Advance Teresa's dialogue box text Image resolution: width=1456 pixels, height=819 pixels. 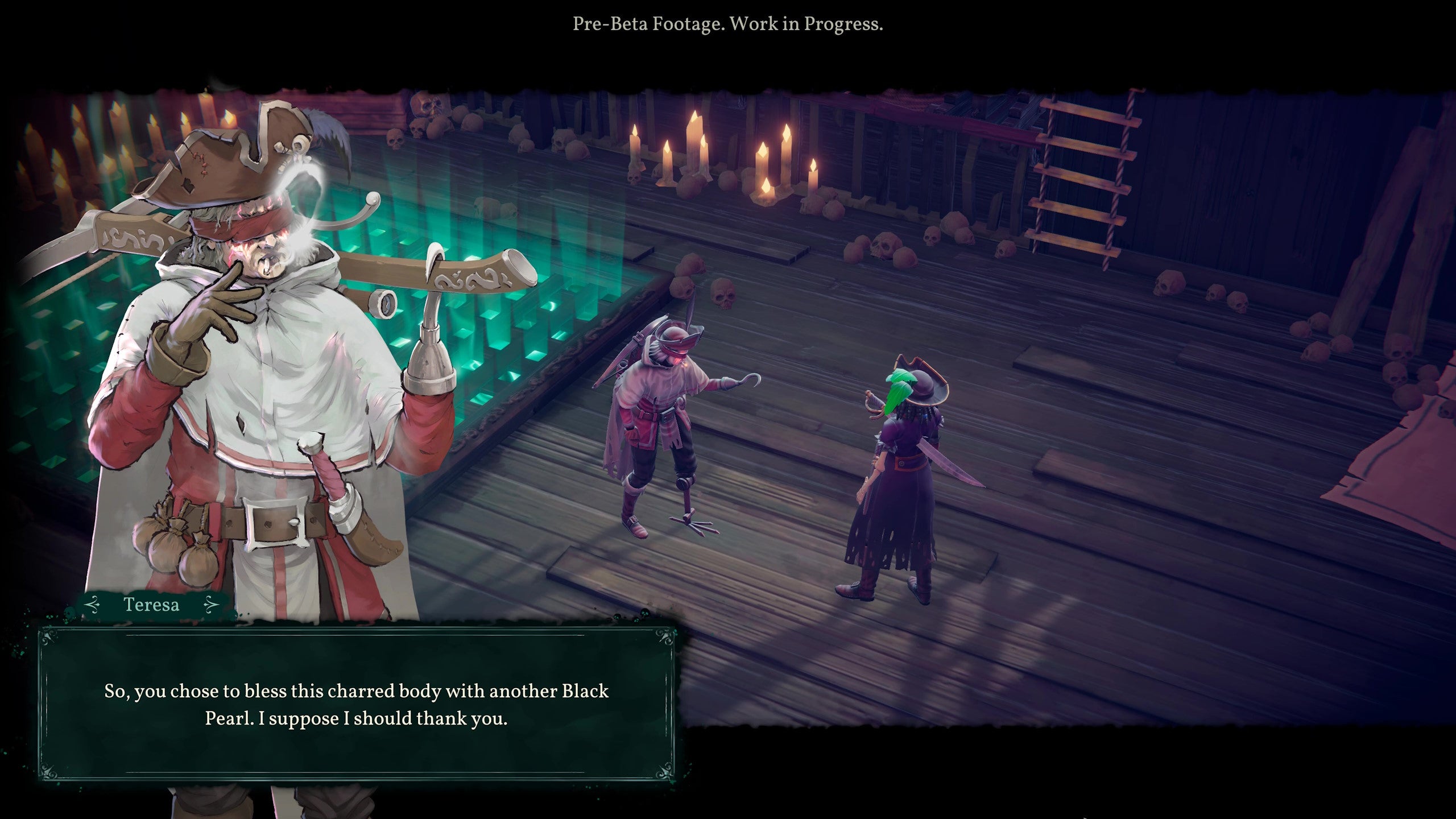[356, 704]
